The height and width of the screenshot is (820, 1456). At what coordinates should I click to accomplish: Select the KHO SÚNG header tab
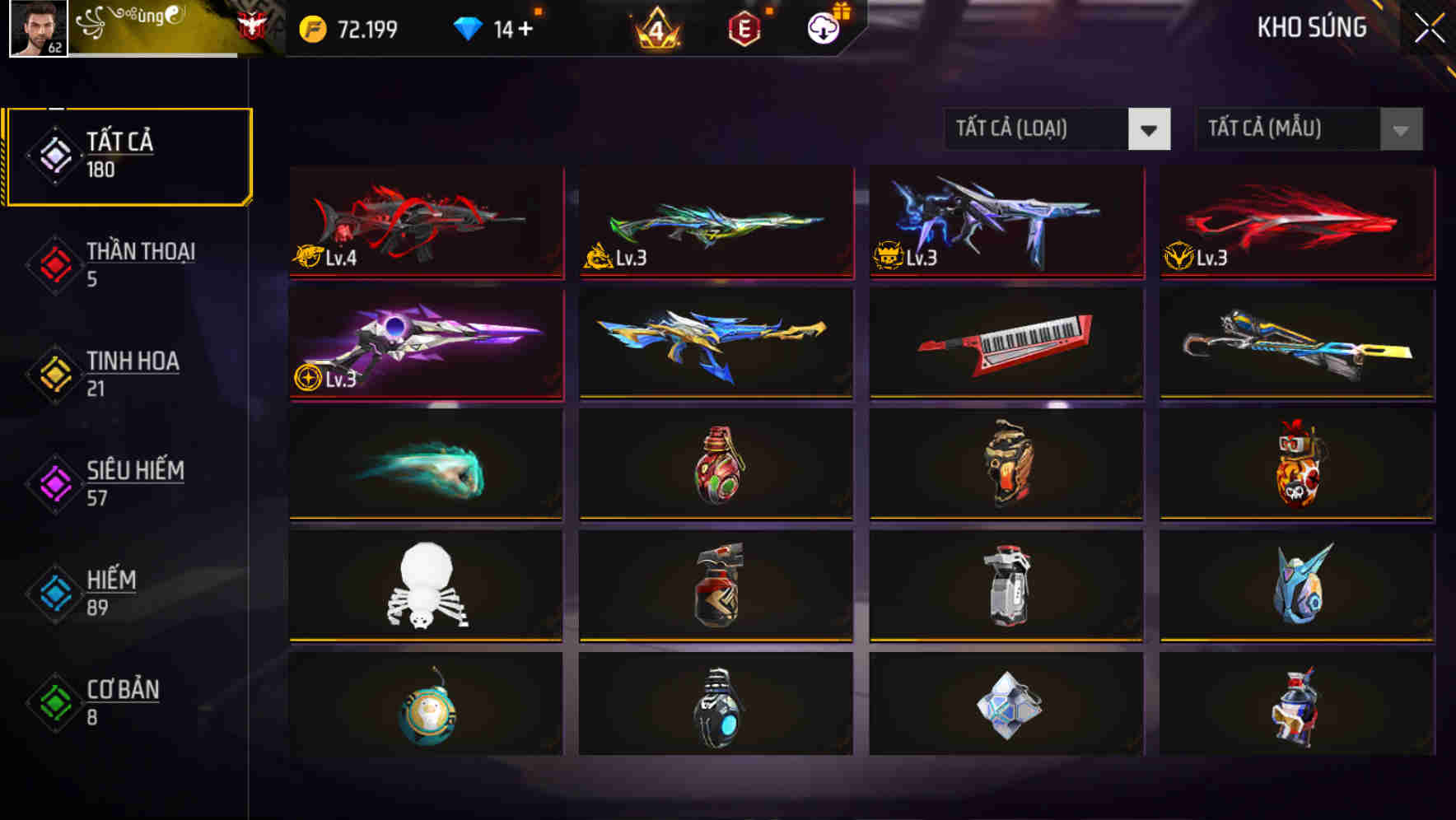(1311, 27)
